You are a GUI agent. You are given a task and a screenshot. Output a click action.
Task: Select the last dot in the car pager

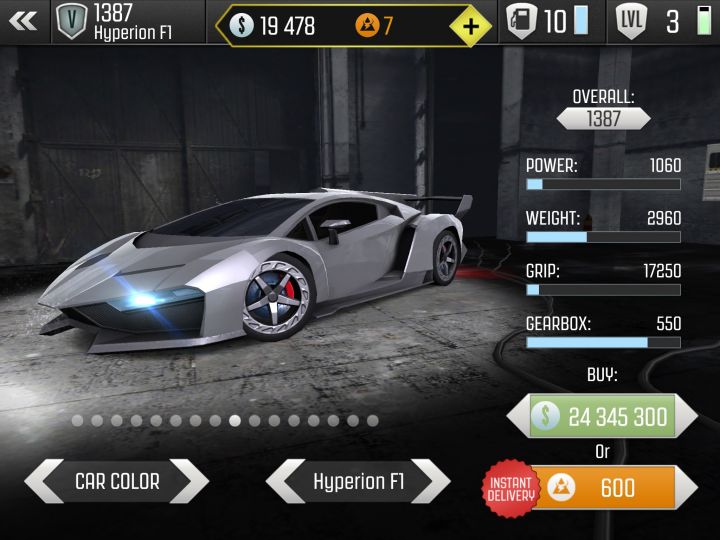tap(372, 421)
